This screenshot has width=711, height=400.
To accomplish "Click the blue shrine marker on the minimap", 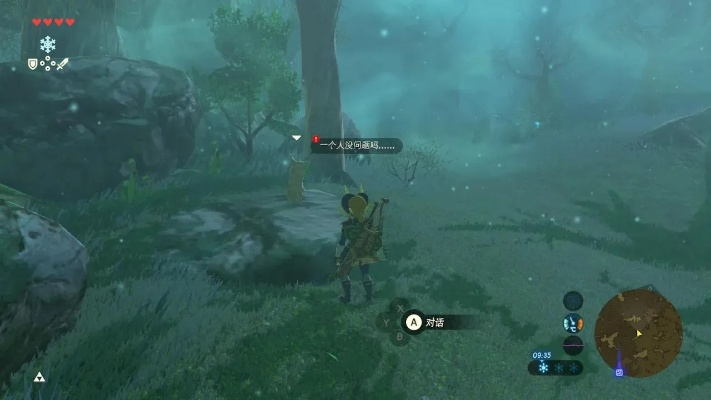I will coord(619,372).
